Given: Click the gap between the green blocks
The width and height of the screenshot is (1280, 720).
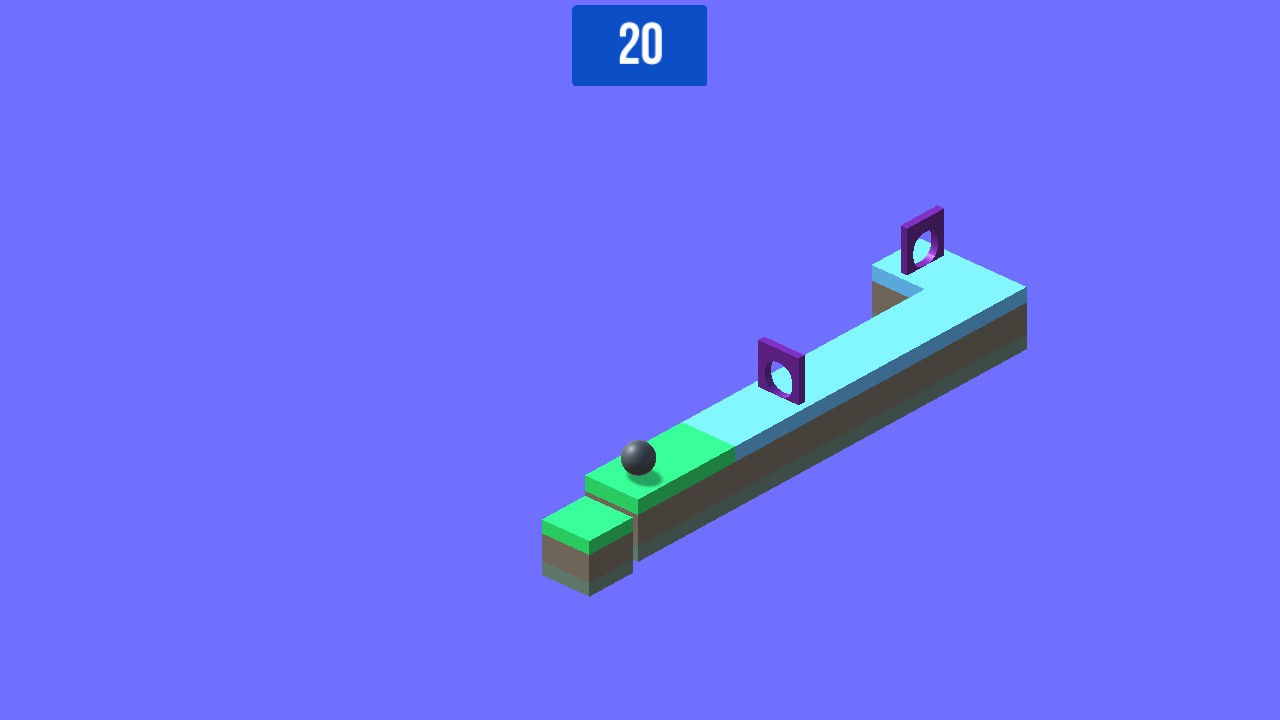Looking at the screenshot, I should [x=634, y=520].
